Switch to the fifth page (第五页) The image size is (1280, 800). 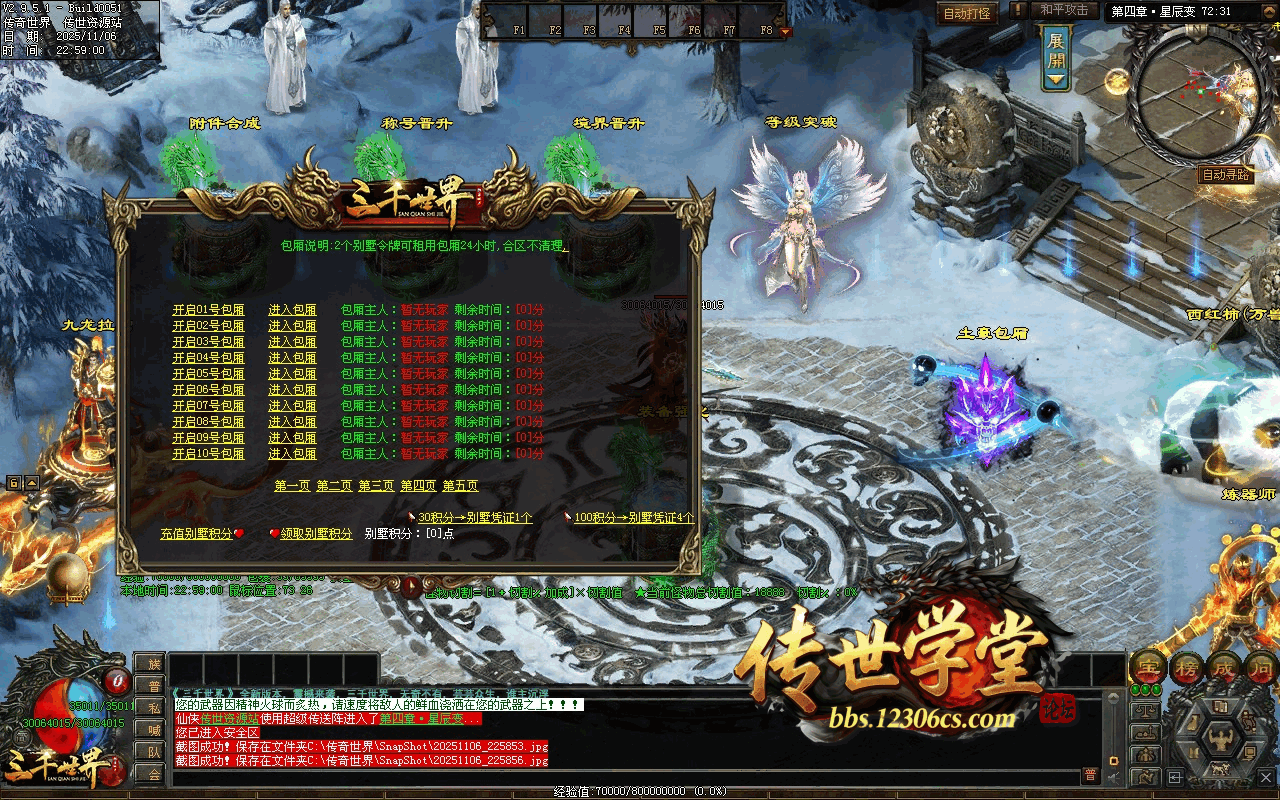click(460, 486)
